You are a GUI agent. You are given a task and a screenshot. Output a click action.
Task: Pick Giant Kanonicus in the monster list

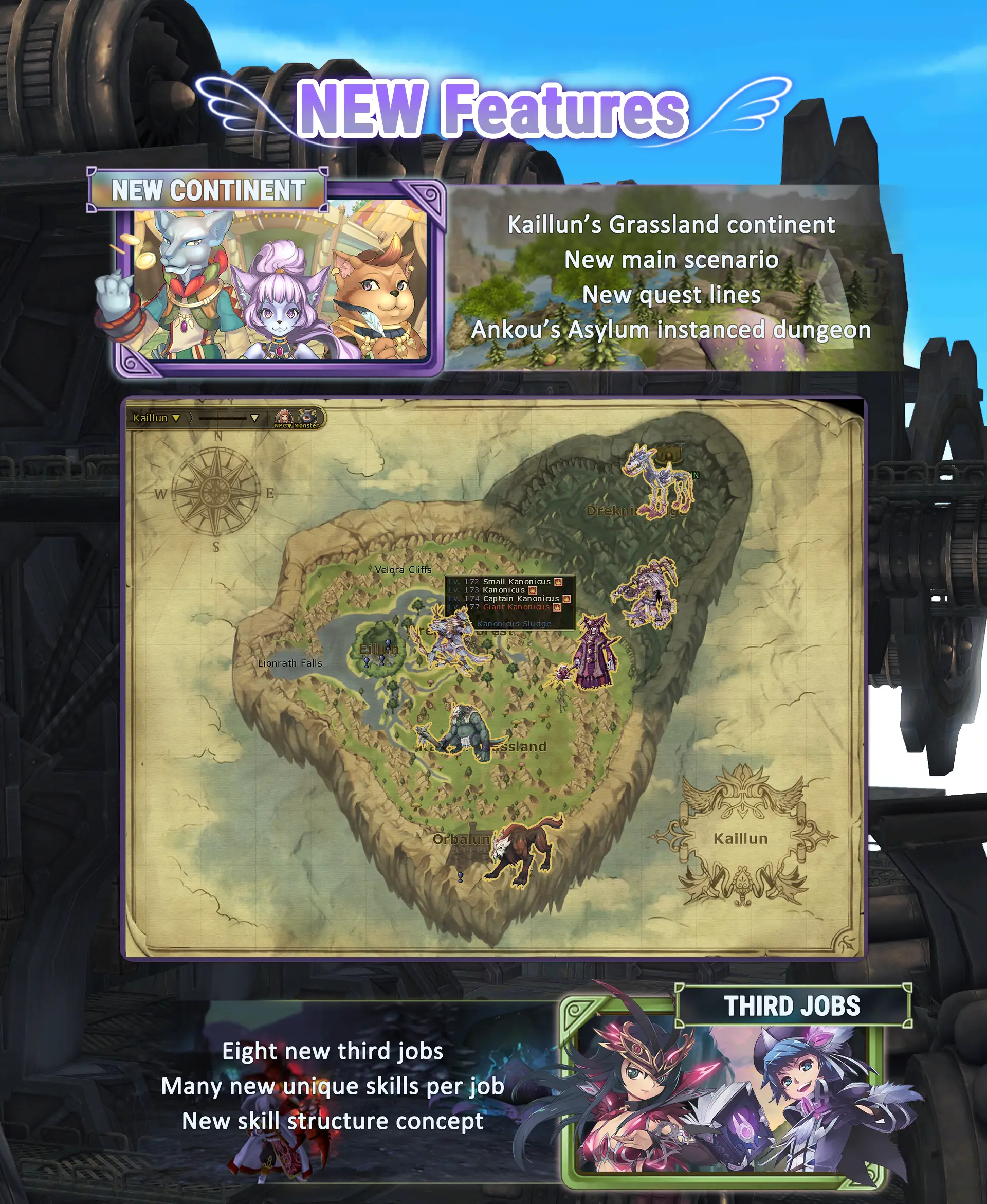(516, 607)
